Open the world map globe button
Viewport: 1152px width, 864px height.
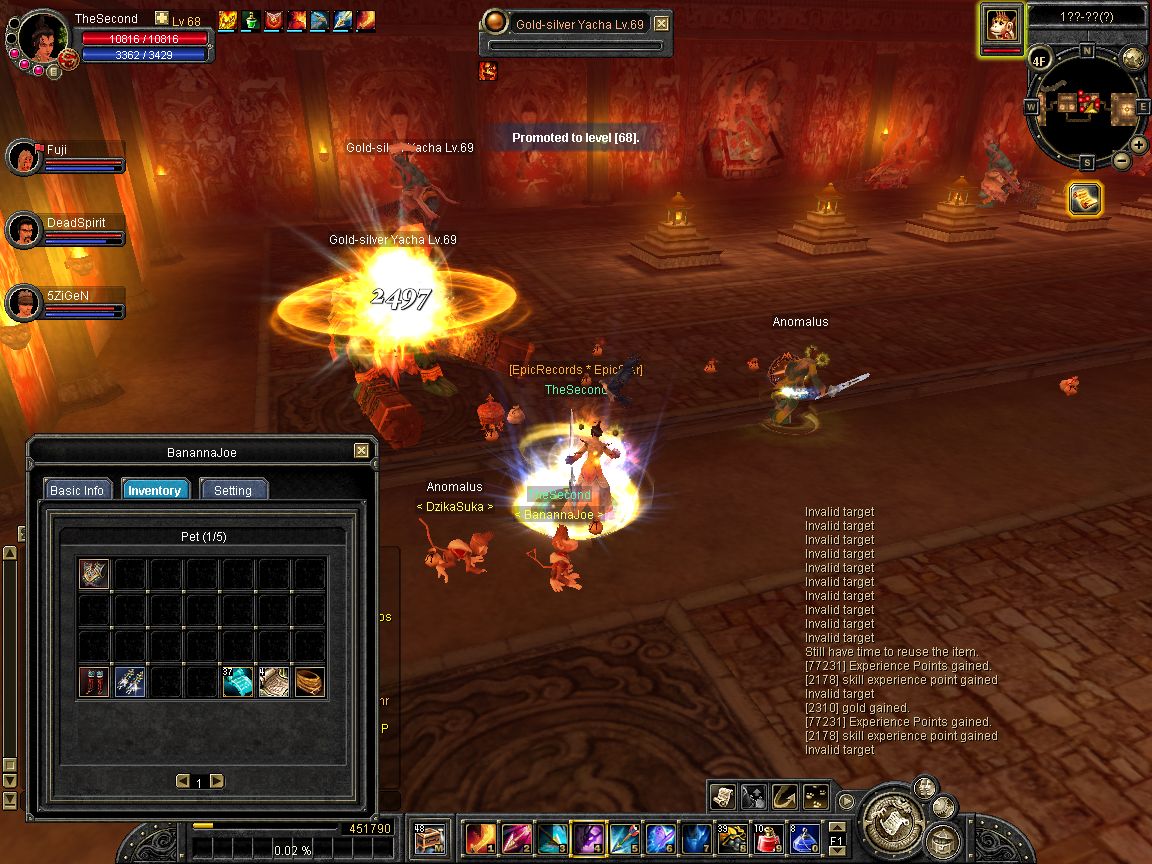[x=1133, y=57]
